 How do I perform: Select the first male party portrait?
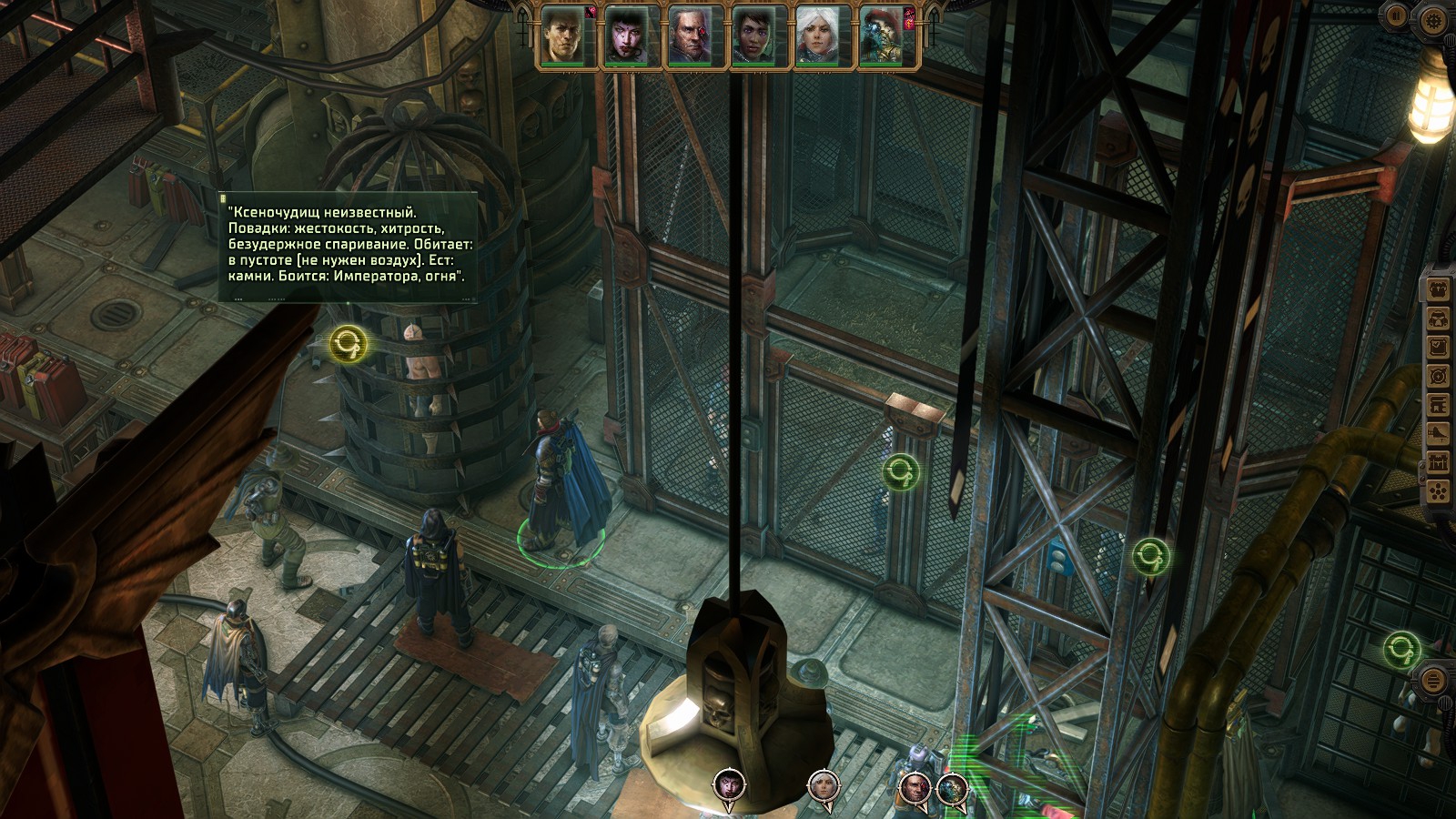click(563, 36)
